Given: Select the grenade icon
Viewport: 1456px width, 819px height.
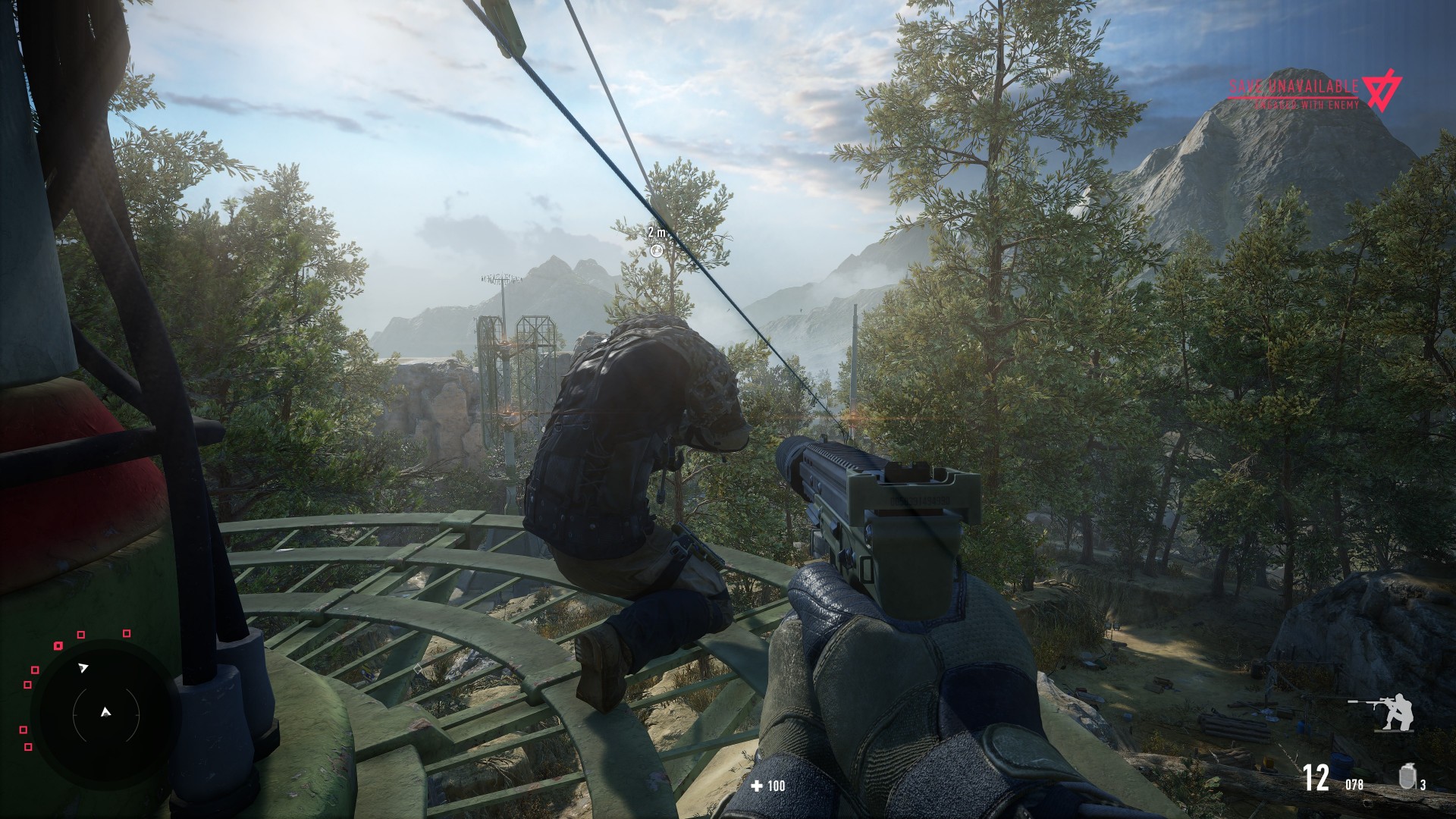Looking at the screenshot, I should (1407, 777).
